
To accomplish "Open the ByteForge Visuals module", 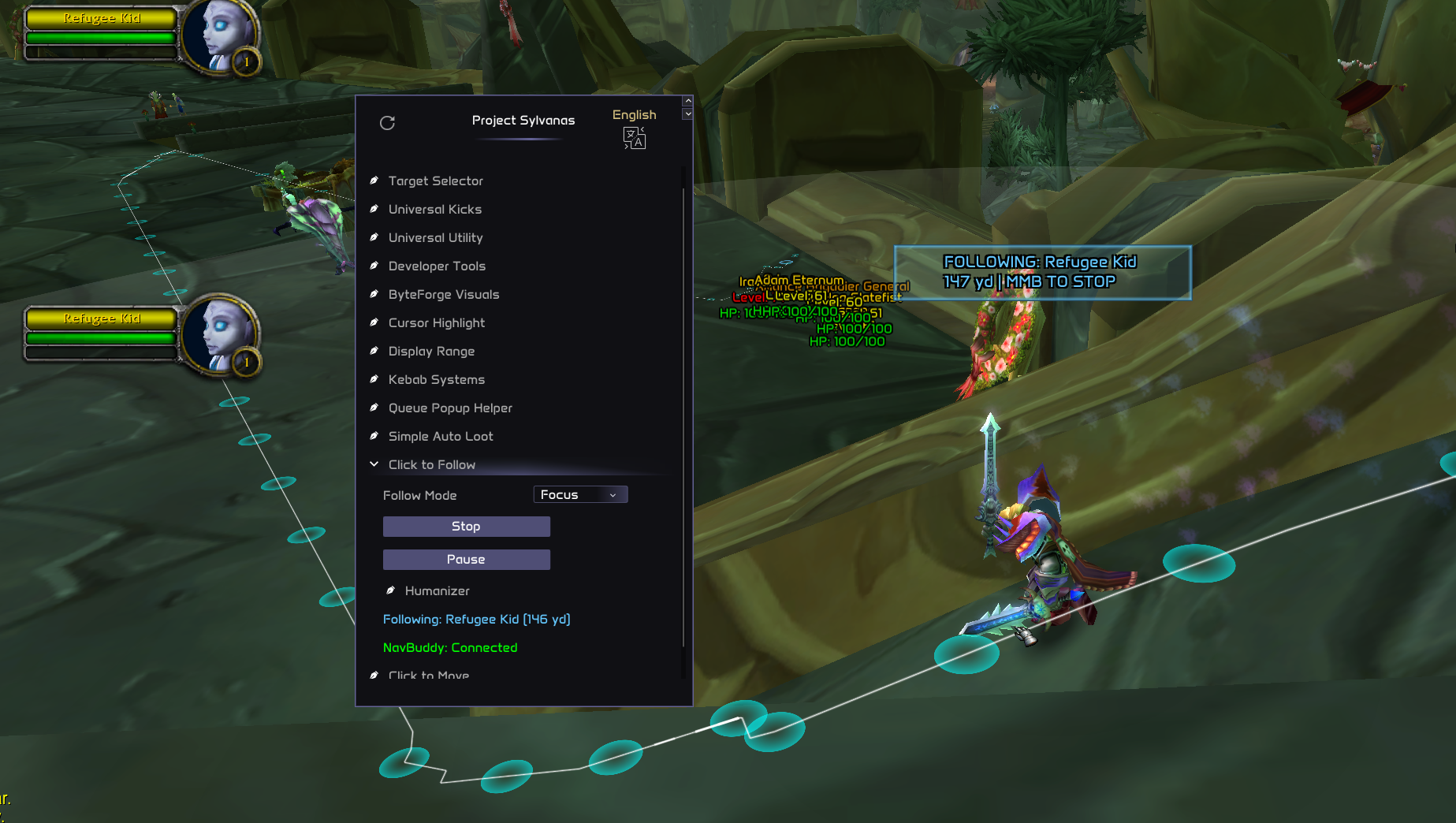I will (x=444, y=294).
